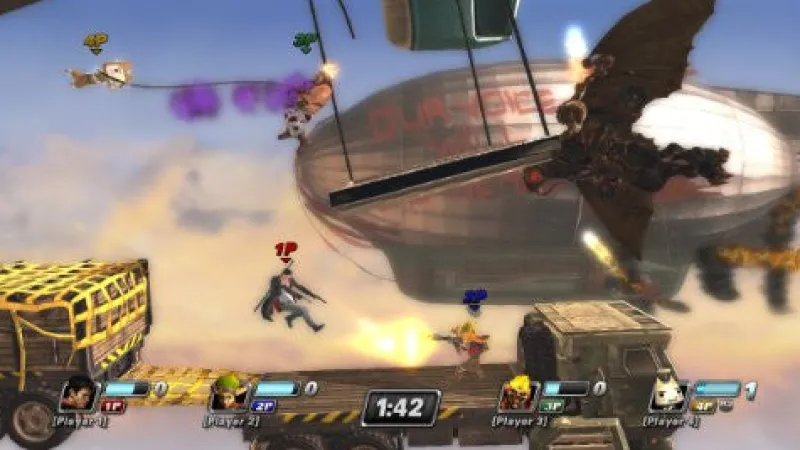Click the Player 3 character portrait
800x450 pixels.
click(517, 393)
